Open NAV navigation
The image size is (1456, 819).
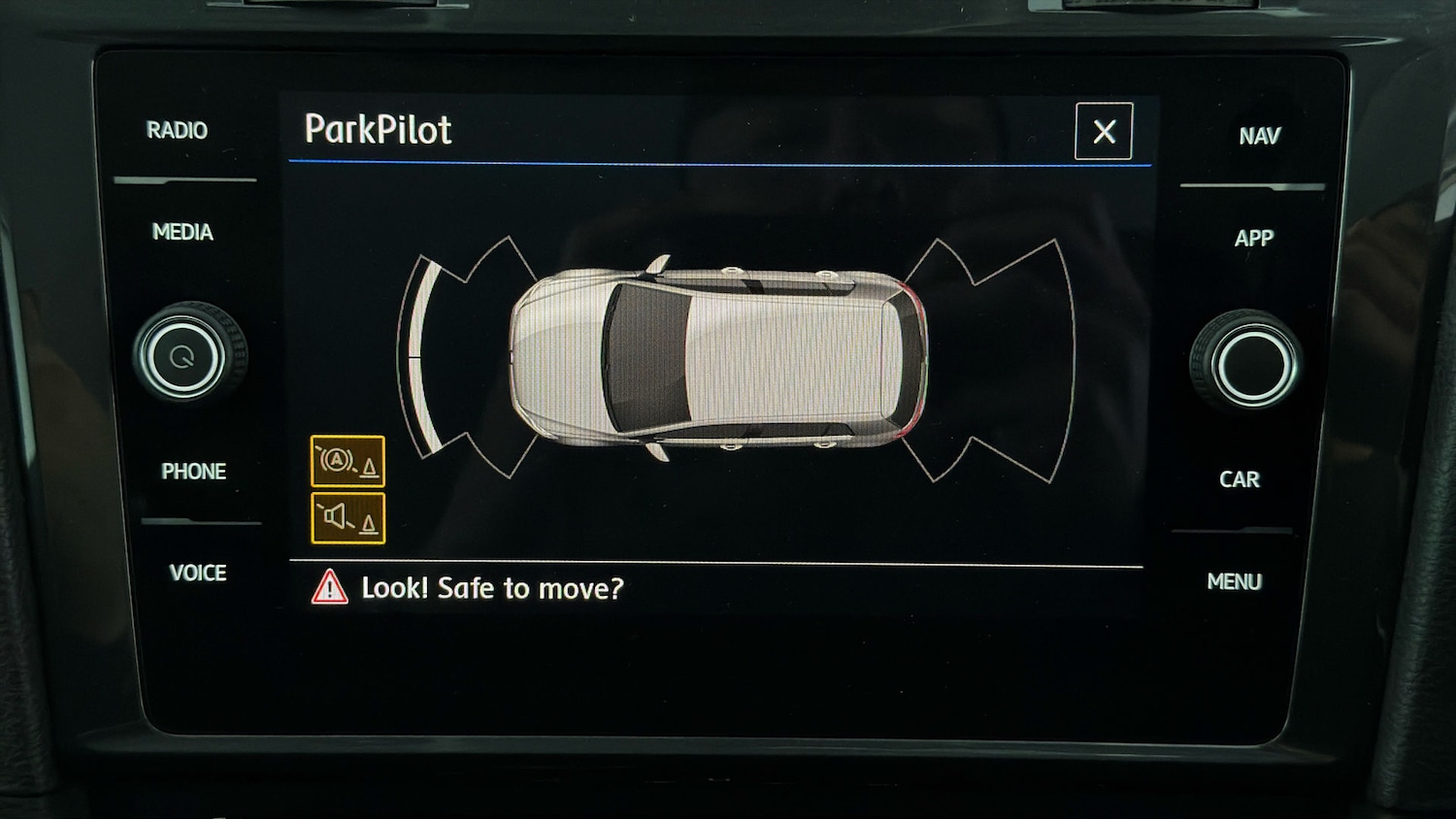[1259, 136]
